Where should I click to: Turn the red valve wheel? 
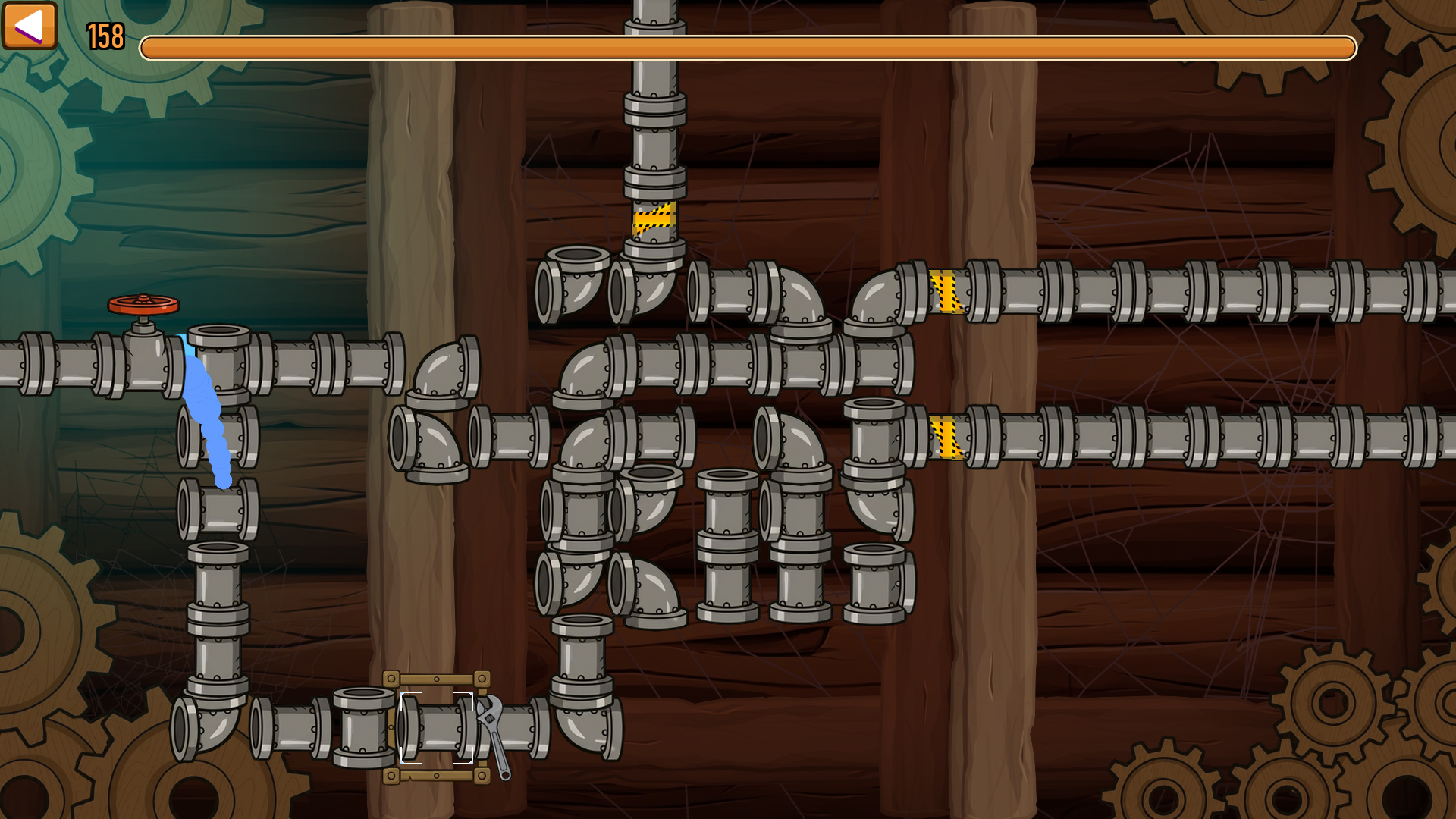143,303
